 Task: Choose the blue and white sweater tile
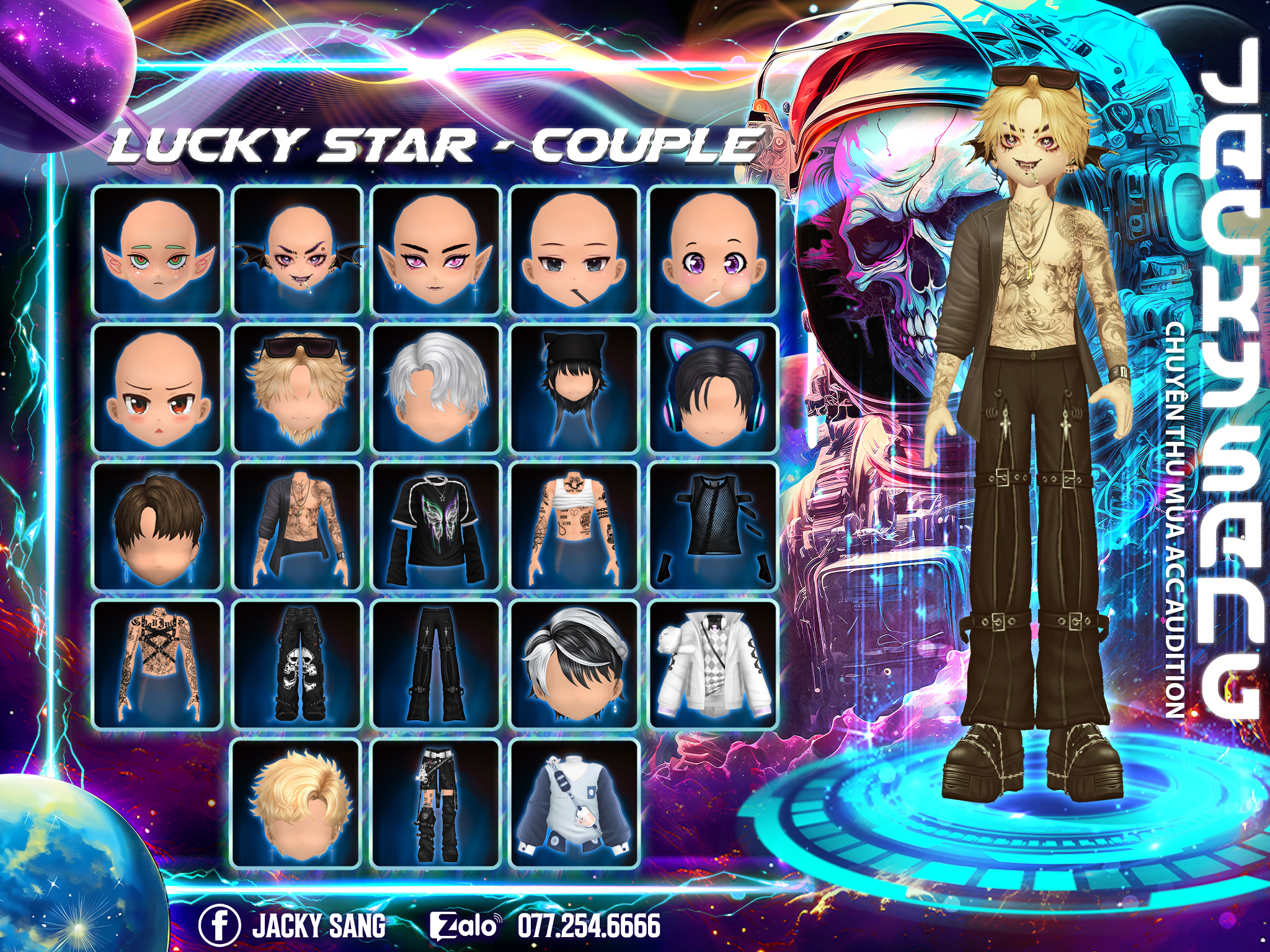[x=574, y=803]
